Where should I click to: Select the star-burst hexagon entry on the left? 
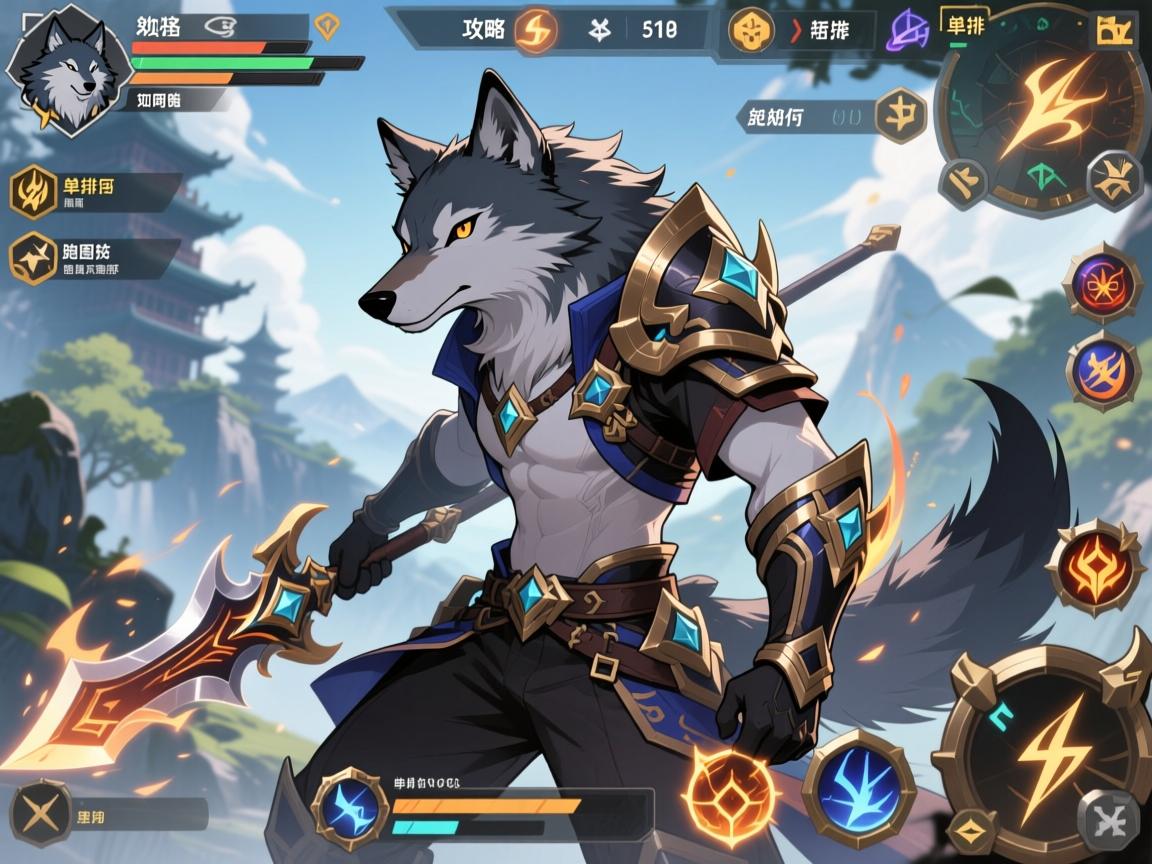click(34, 258)
